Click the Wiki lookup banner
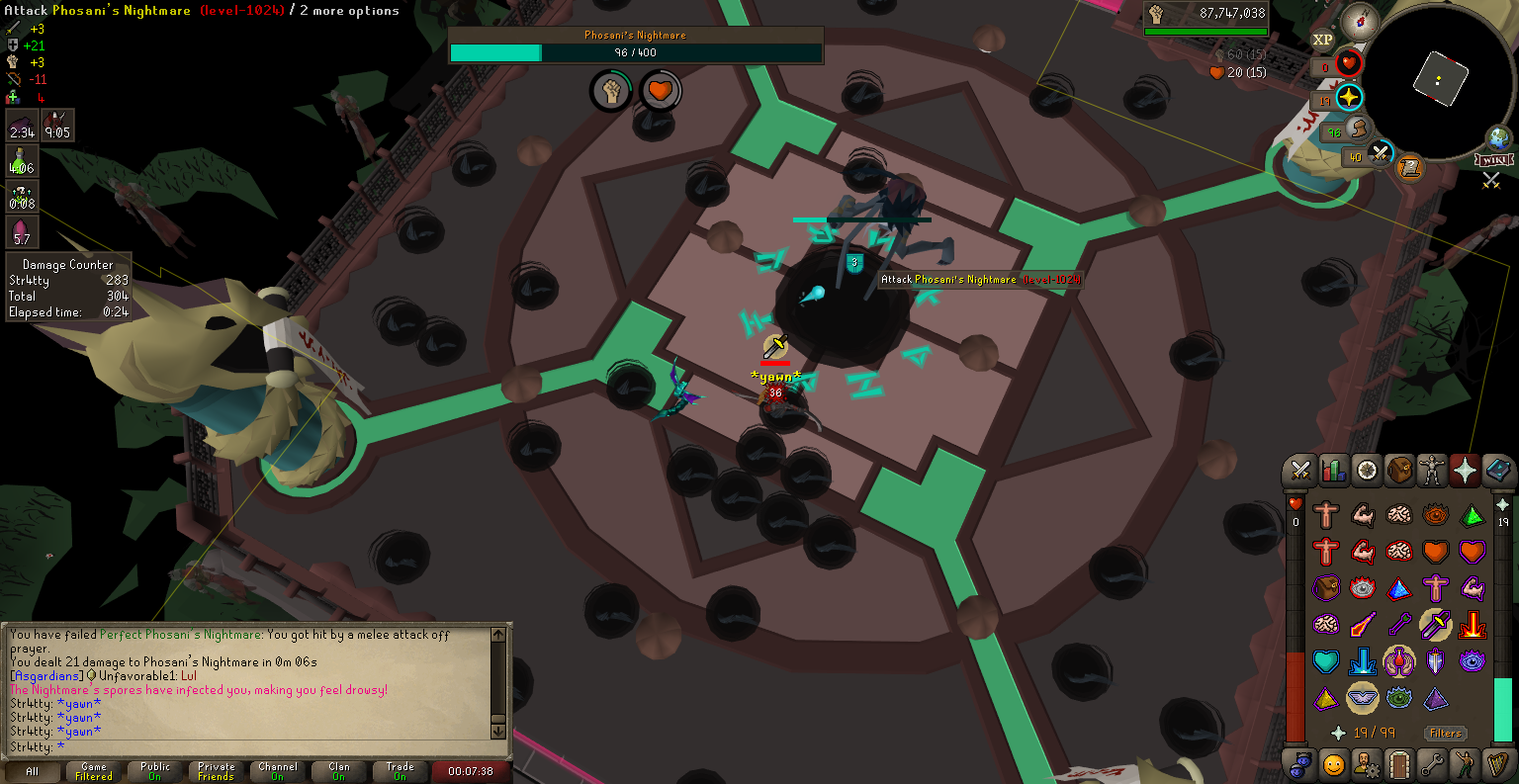This screenshot has width=1519, height=784. pyautogui.click(x=1493, y=160)
